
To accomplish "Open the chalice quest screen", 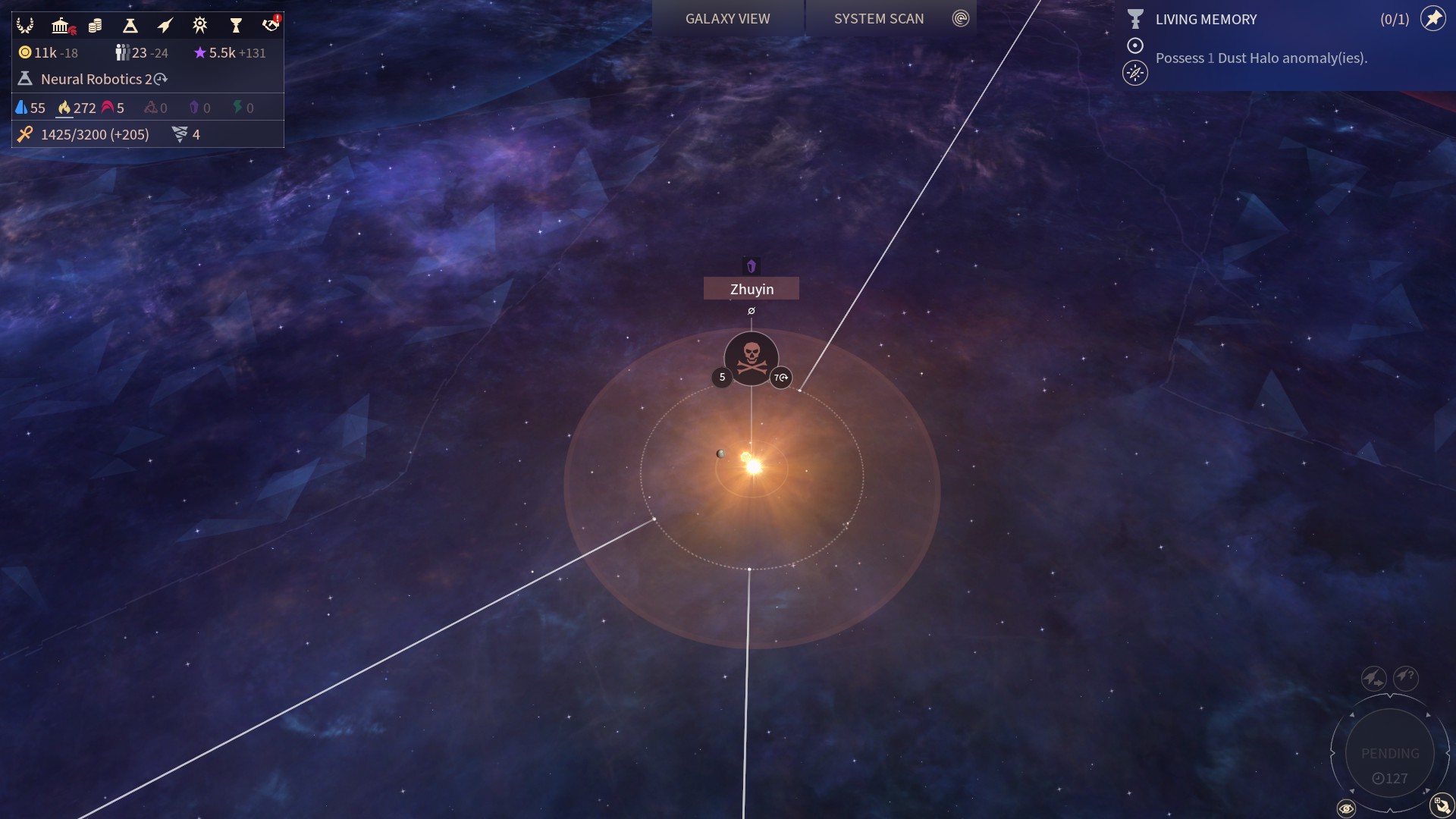I will pos(235,26).
